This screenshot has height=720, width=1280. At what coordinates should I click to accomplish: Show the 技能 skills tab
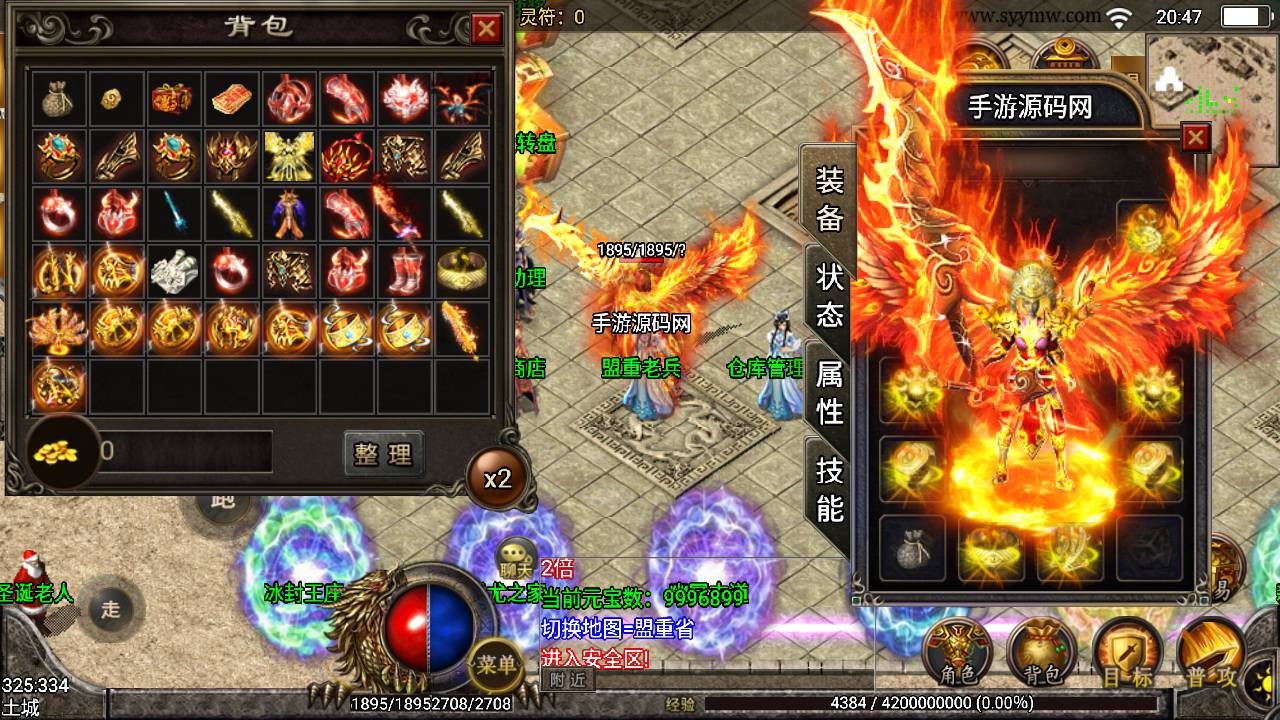[830, 488]
